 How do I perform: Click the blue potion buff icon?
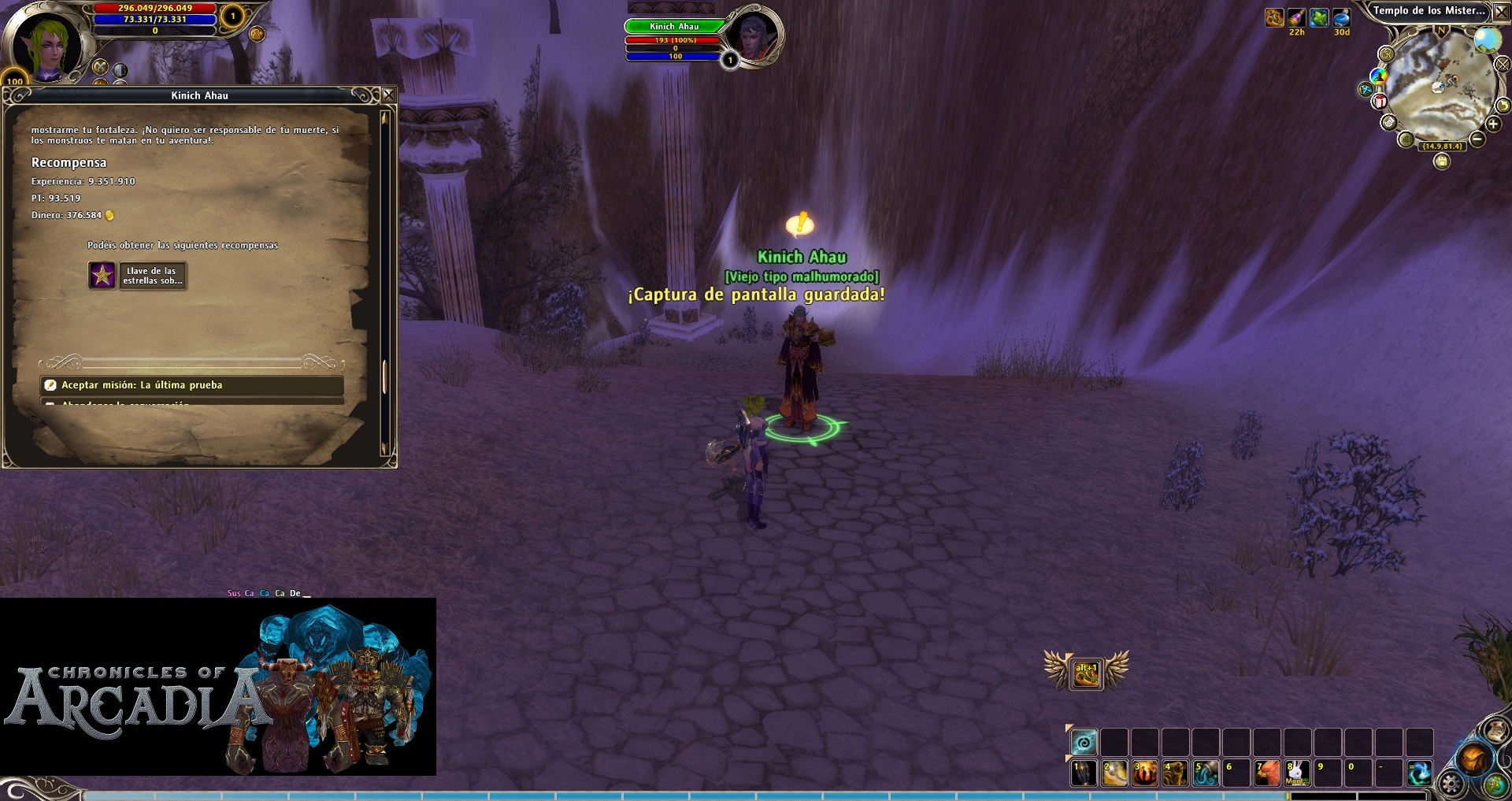1341,17
